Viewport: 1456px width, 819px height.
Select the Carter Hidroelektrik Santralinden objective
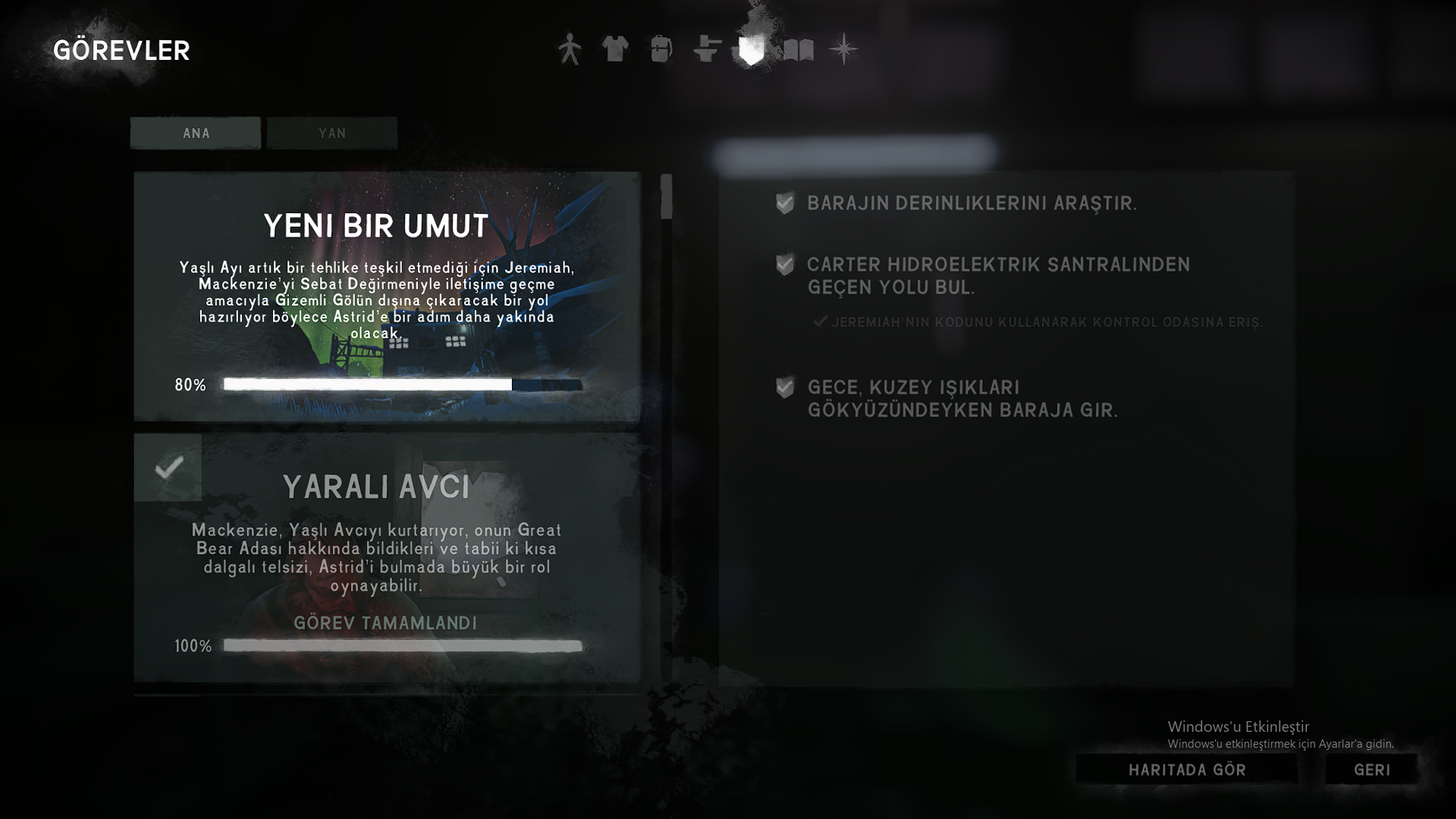[x=998, y=275]
